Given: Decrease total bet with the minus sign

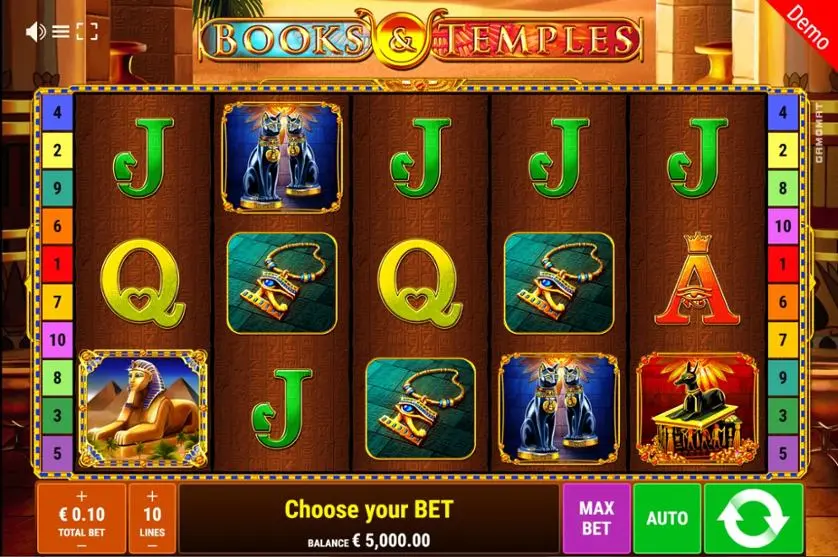Looking at the screenshot, I should (x=81, y=545).
